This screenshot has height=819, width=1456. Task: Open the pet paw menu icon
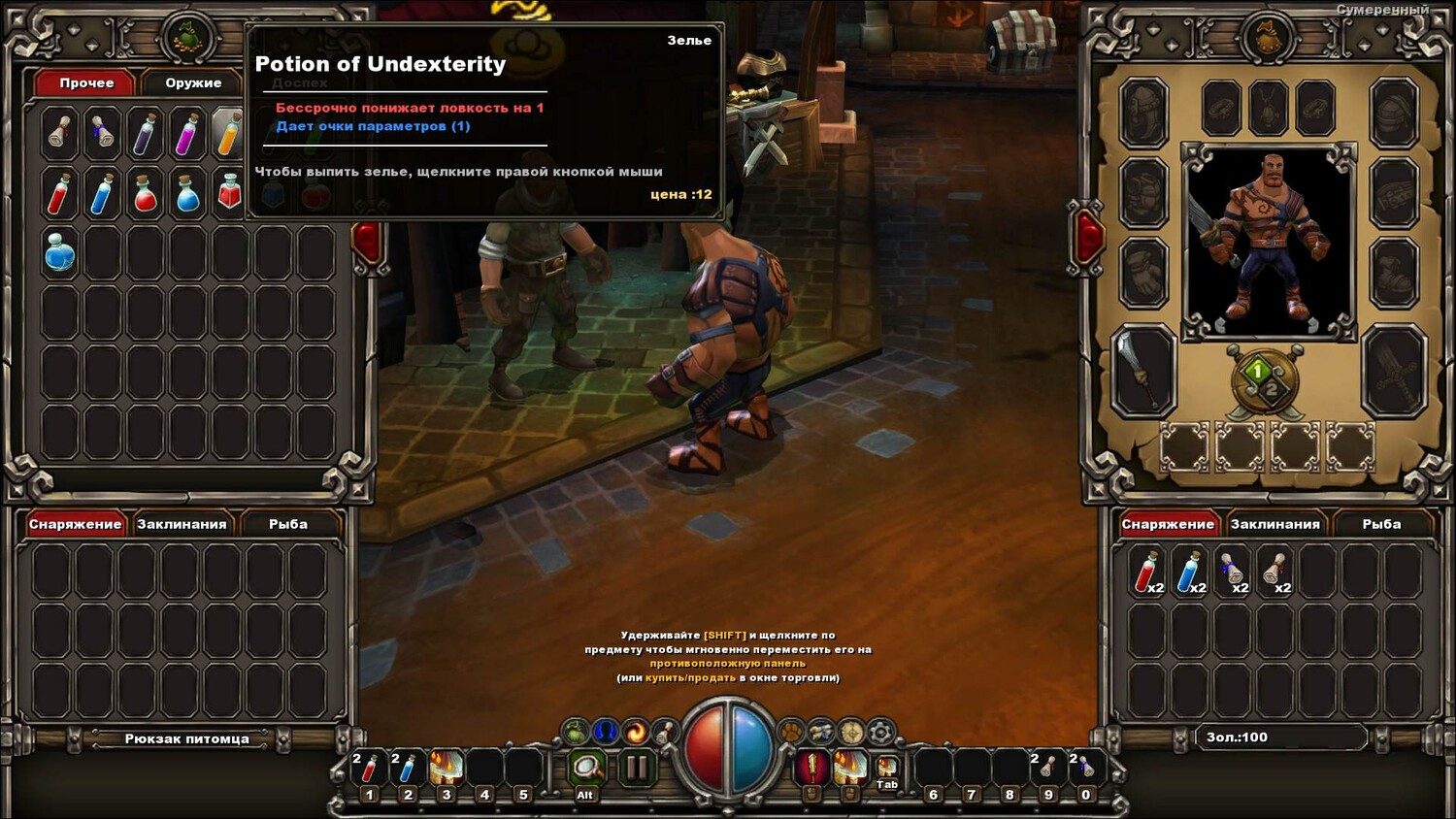792,731
